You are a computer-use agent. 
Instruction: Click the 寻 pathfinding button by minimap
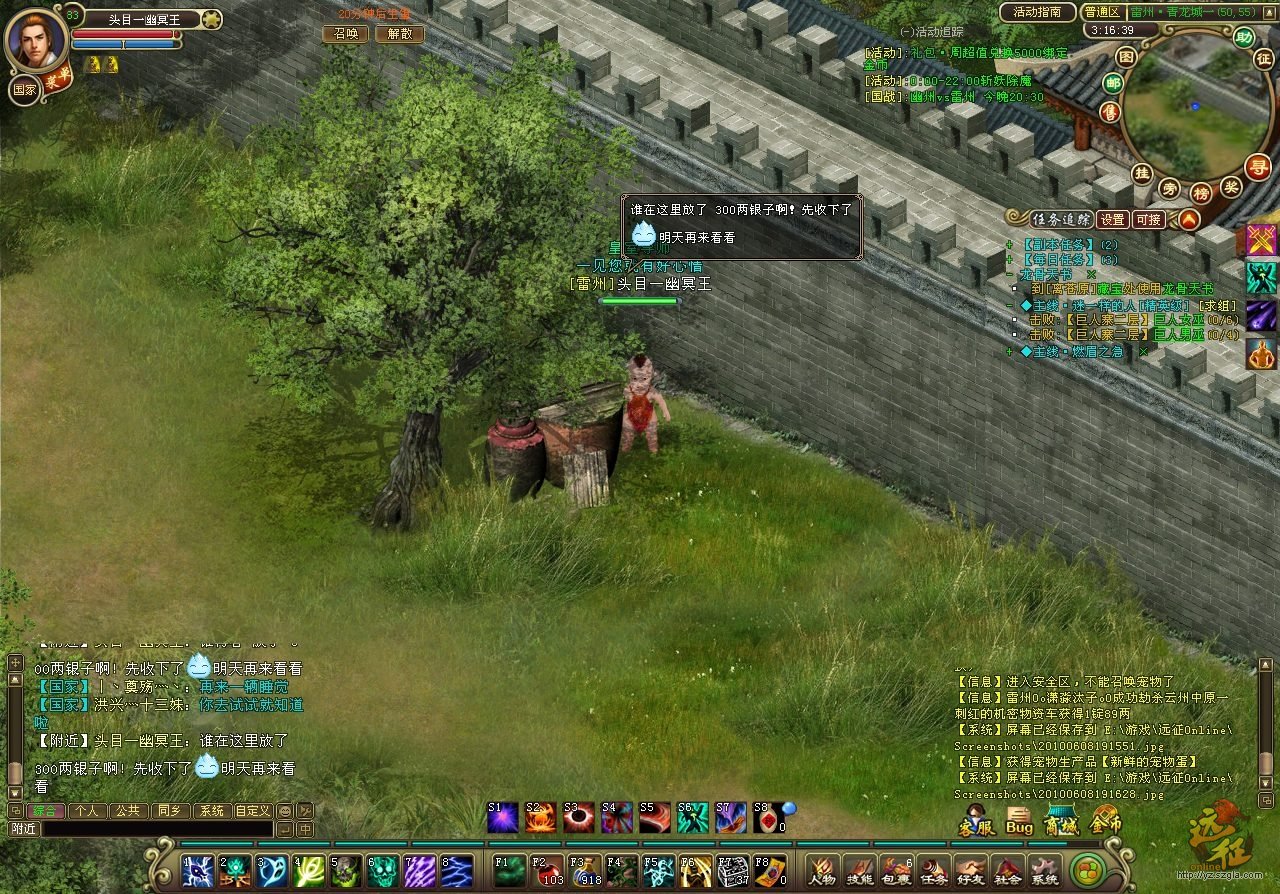coord(1259,166)
